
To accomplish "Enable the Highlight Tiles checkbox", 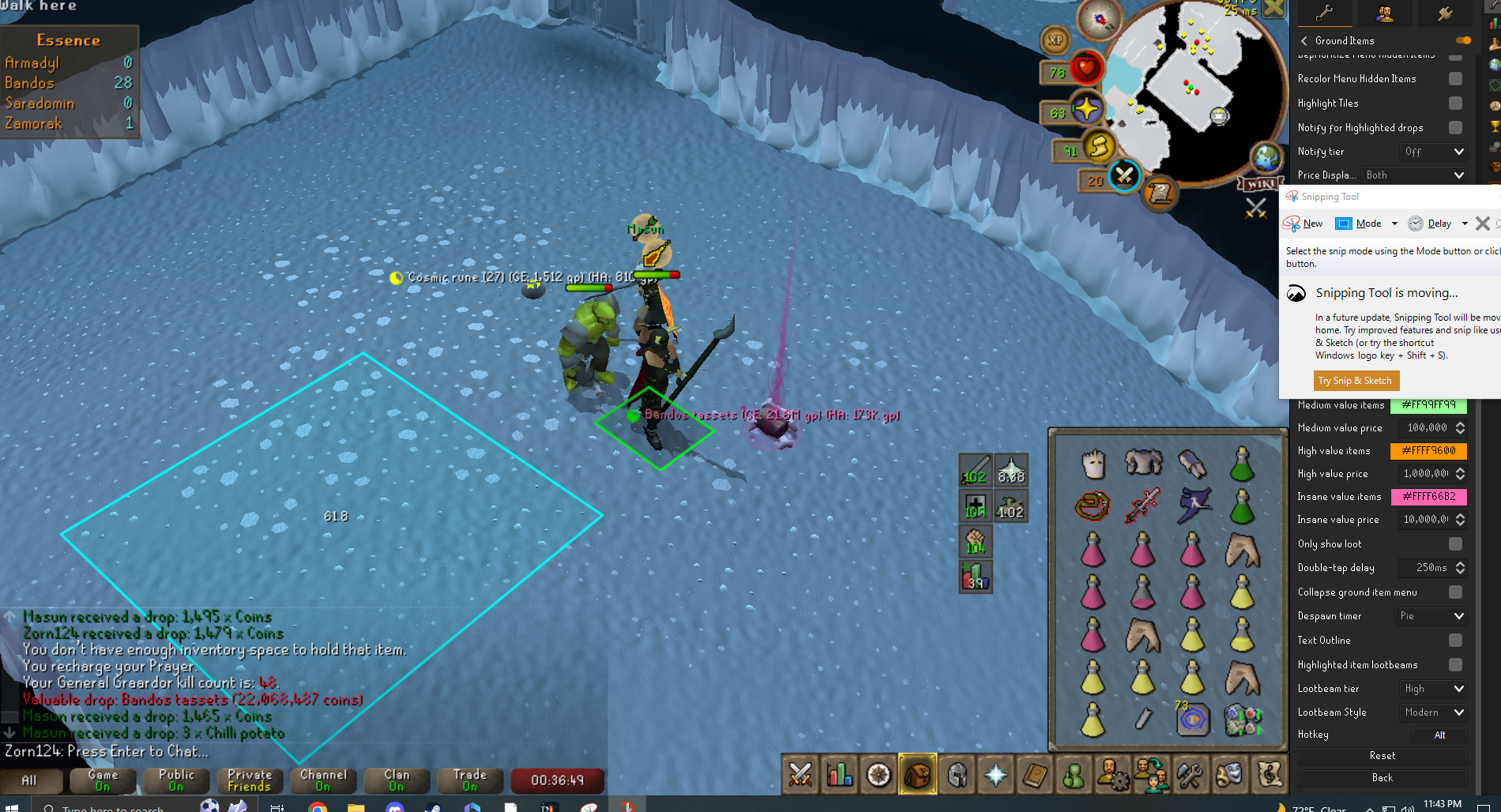I will [x=1455, y=103].
